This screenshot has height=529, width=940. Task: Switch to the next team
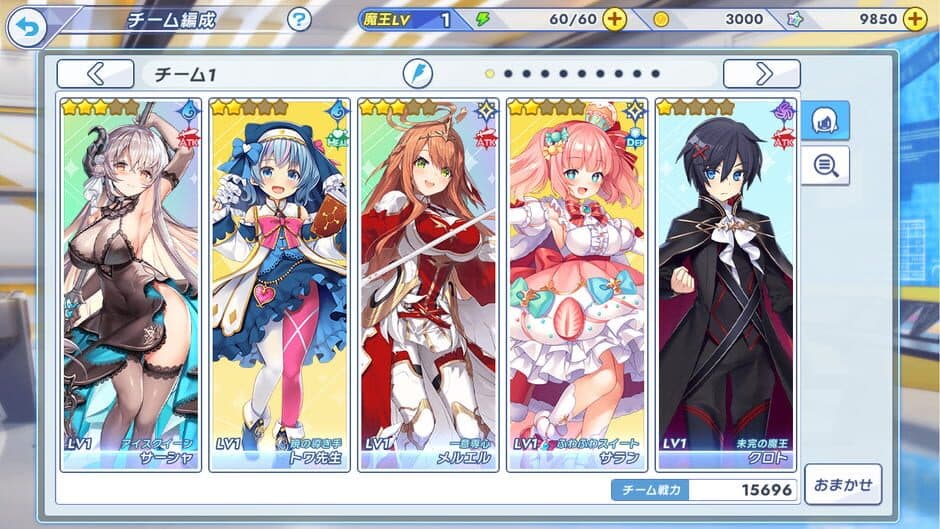[x=762, y=73]
